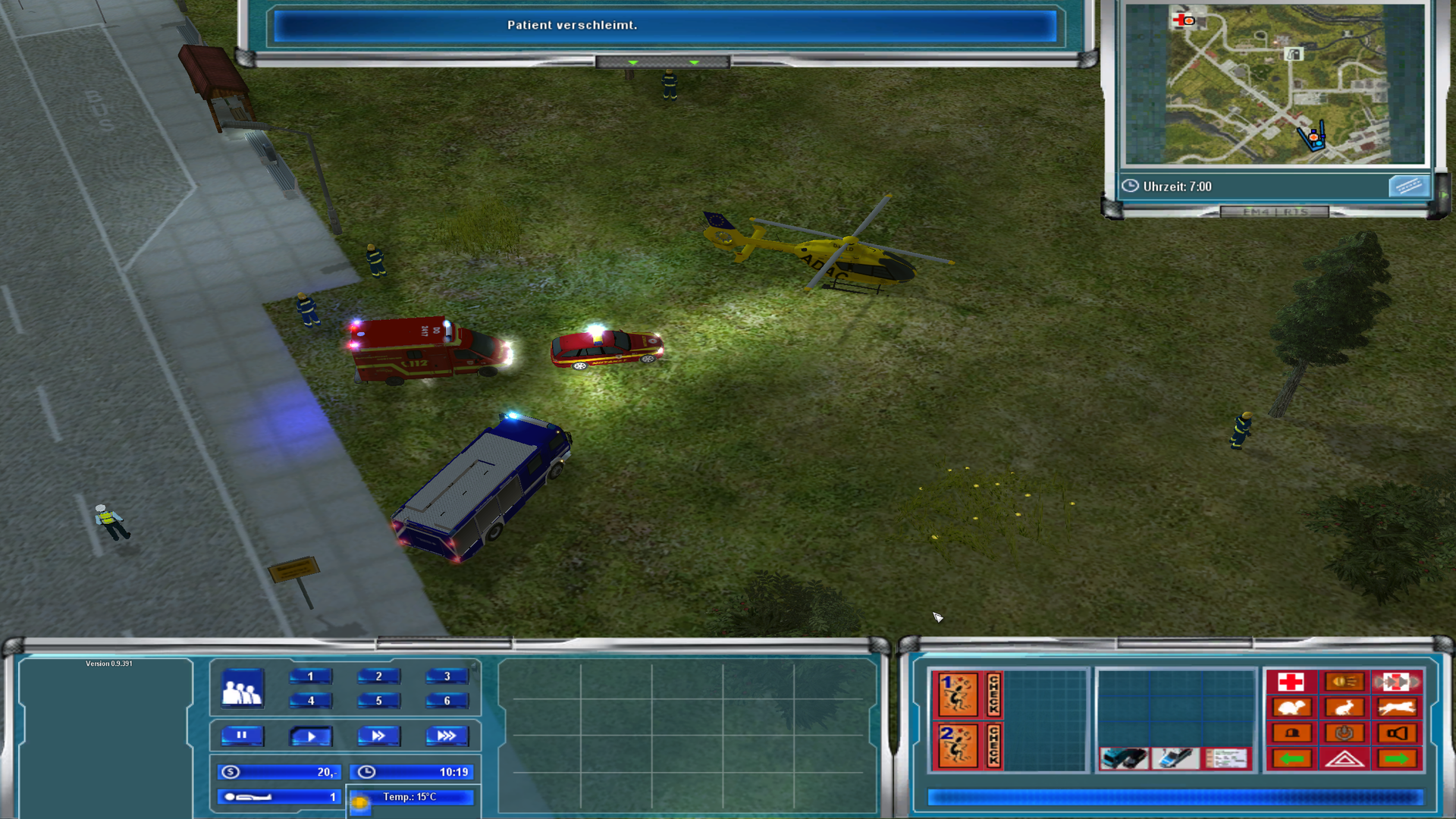Activate the red cross medical command
Screen dimensions: 1456x819
coord(1291,682)
